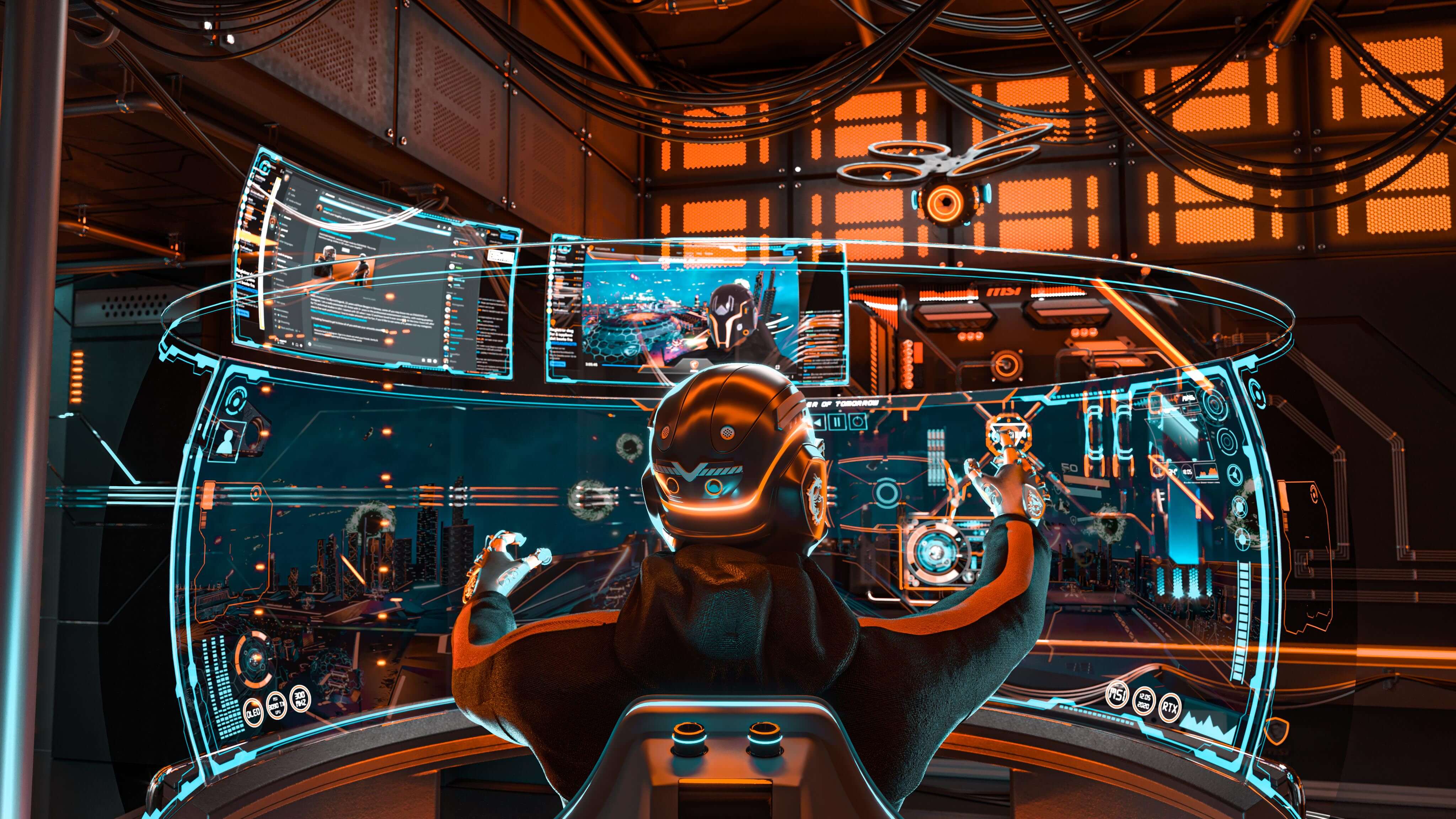Screen dimensions: 1456x819
Task: Click the pause button on the hologram
Action: (838, 421)
